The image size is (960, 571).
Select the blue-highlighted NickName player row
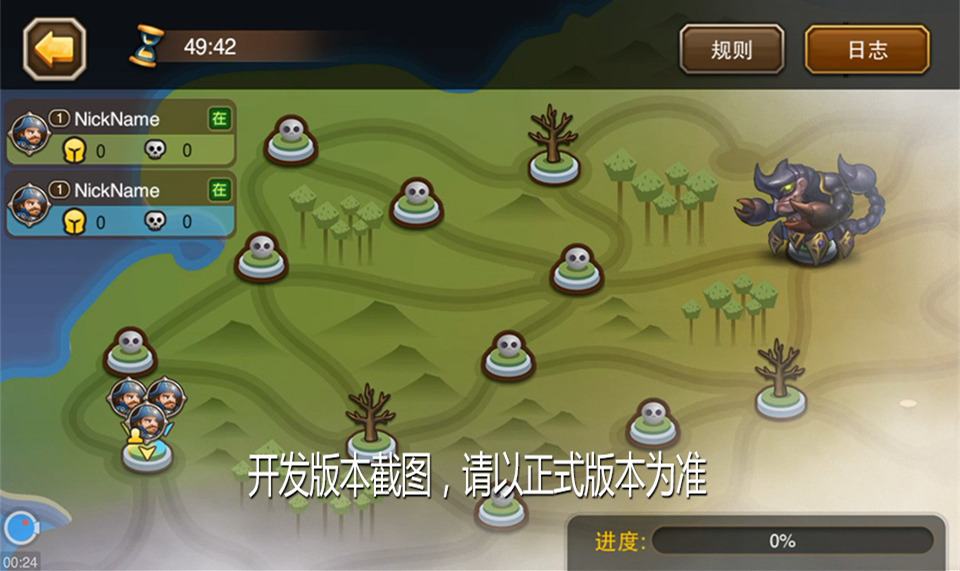point(121,205)
